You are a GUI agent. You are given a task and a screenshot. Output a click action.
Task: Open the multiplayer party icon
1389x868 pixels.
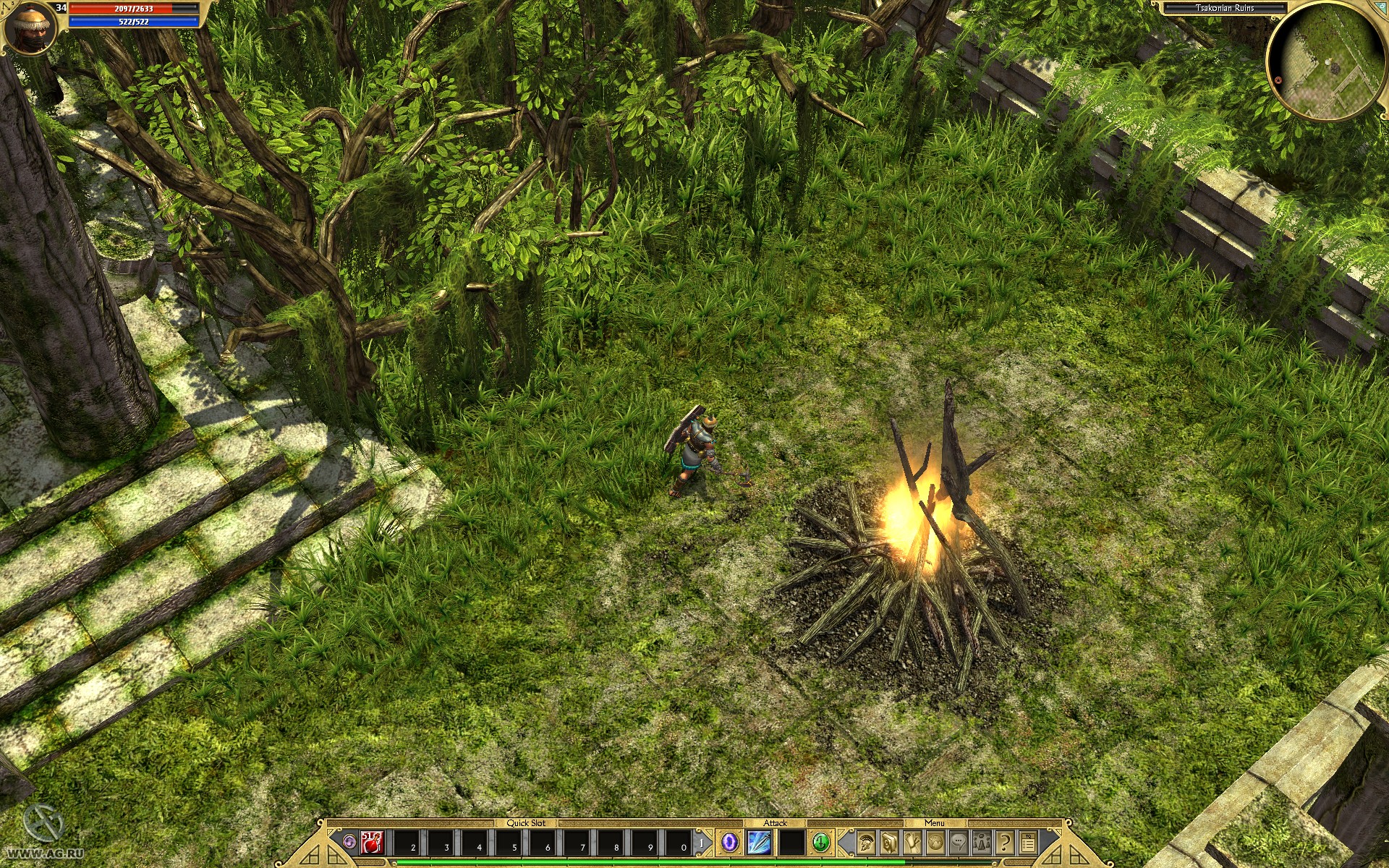(982, 844)
